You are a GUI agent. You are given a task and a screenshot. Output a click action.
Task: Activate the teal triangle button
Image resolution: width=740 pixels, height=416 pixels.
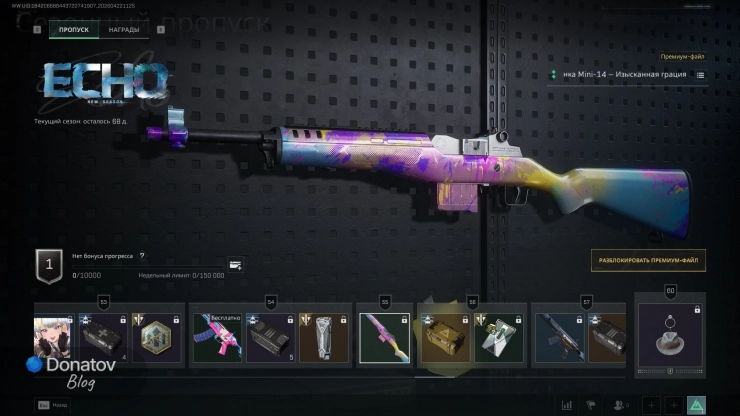point(696,405)
